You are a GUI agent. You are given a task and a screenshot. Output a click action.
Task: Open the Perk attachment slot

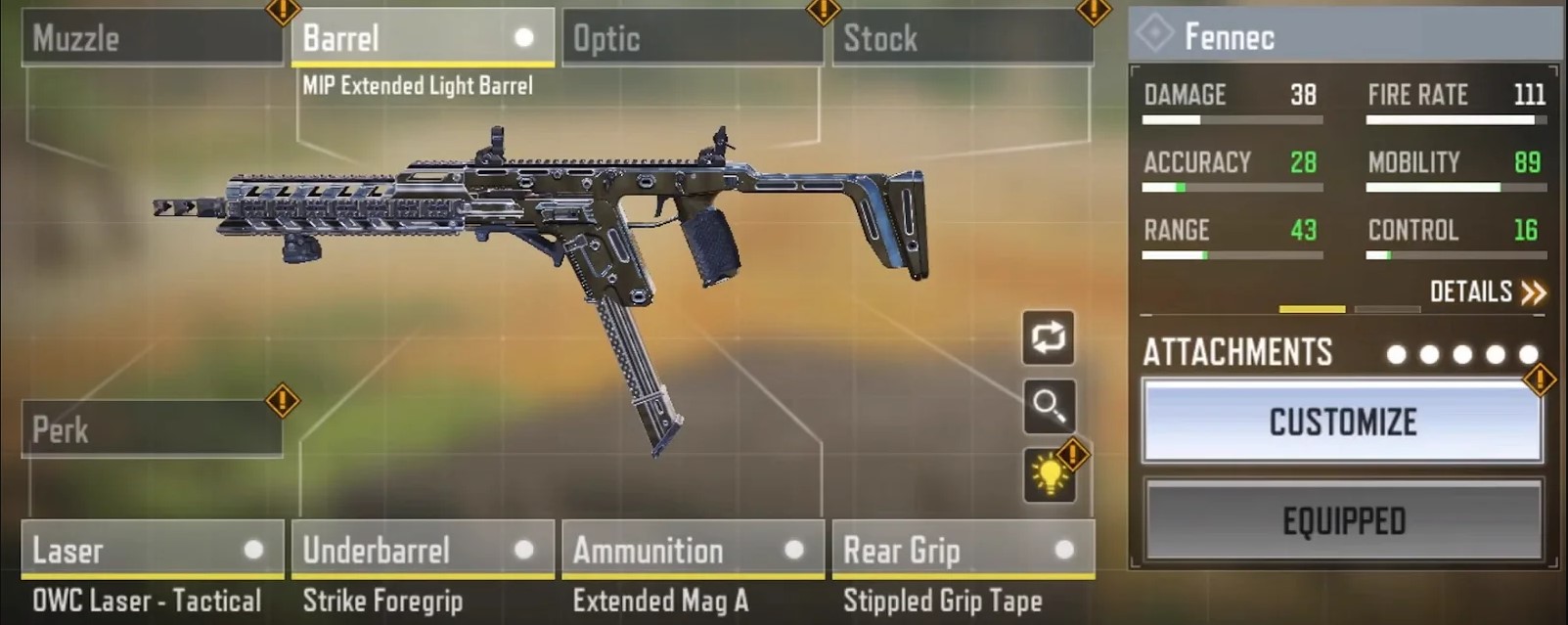[x=153, y=429]
